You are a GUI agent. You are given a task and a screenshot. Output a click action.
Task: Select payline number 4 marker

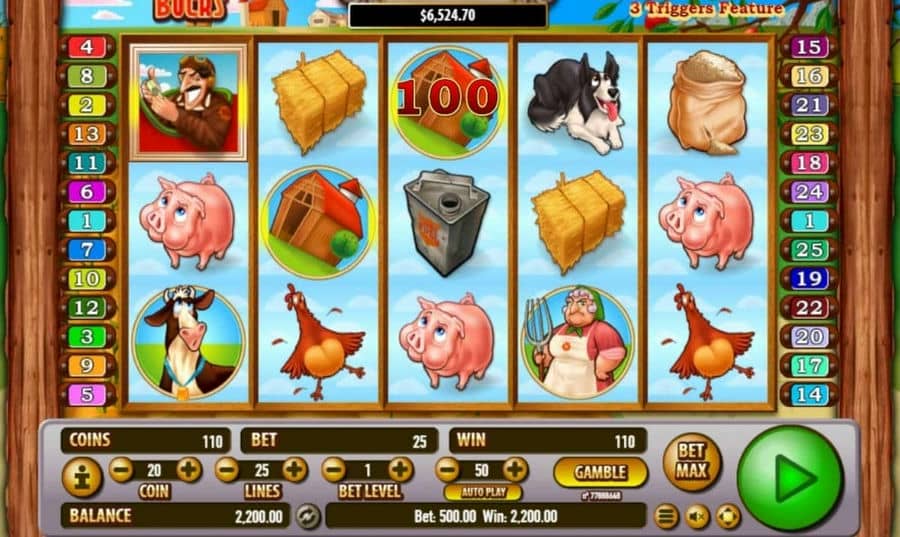click(x=87, y=47)
